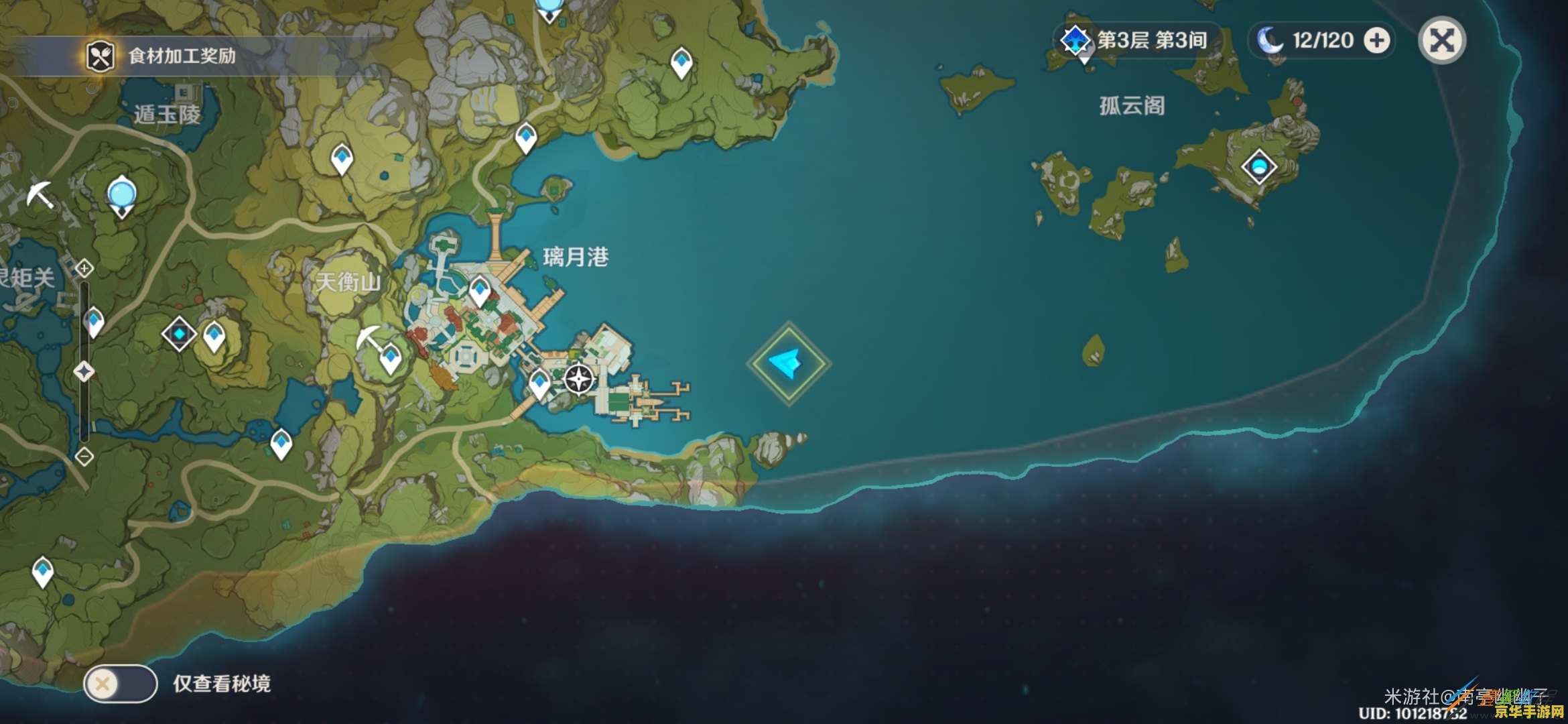Click zoom-in plus on the map scale

tap(84, 268)
